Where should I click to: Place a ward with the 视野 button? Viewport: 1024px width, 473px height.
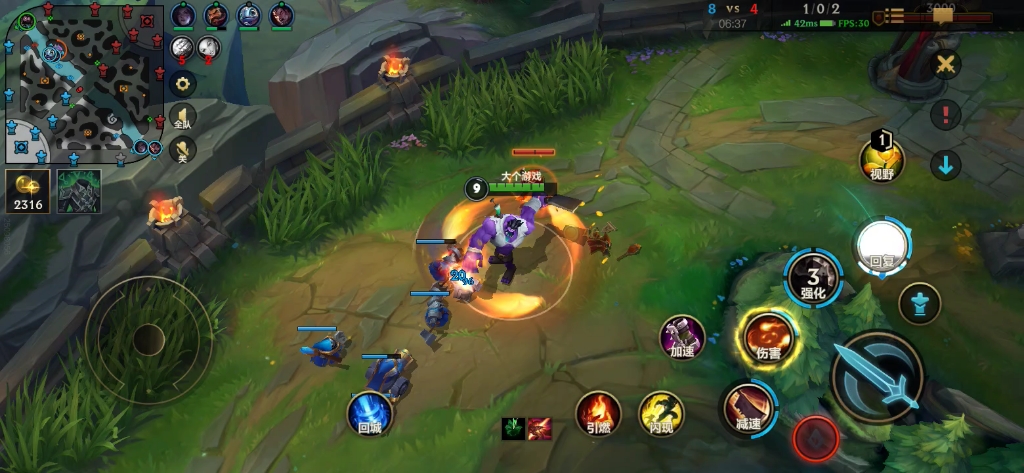click(x=881, y=159)
